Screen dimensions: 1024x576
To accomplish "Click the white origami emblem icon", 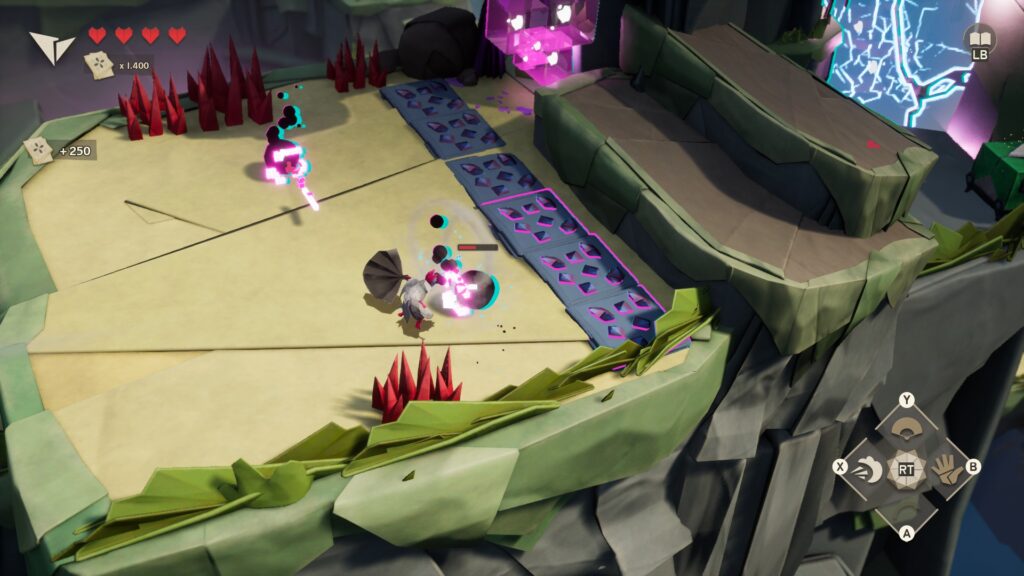I will pos(51,46).
